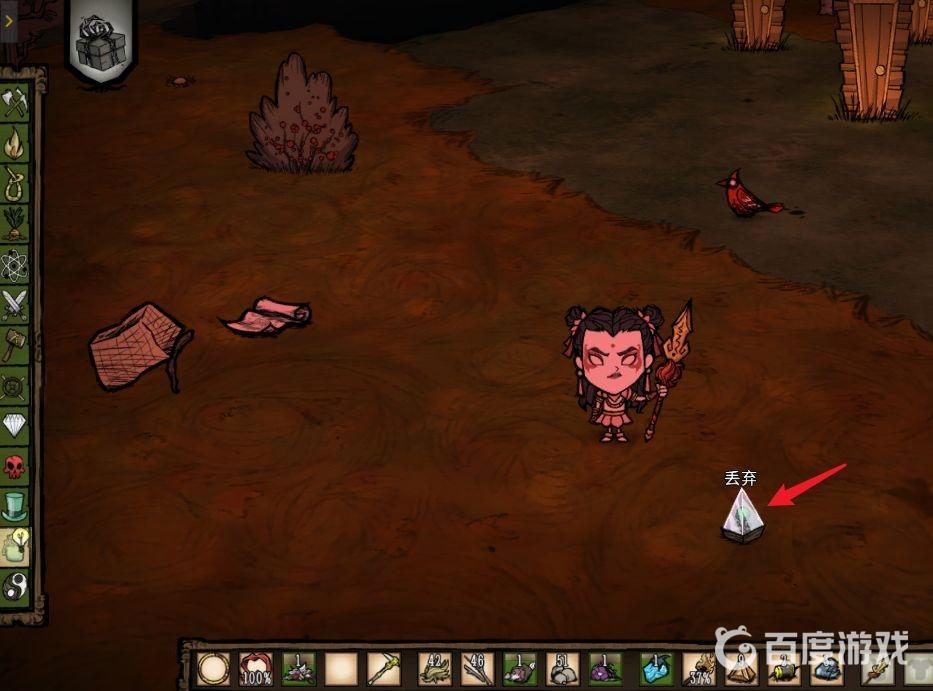Choose the rocks stack of 51
The image size is (933, 691).
[563, 669]
